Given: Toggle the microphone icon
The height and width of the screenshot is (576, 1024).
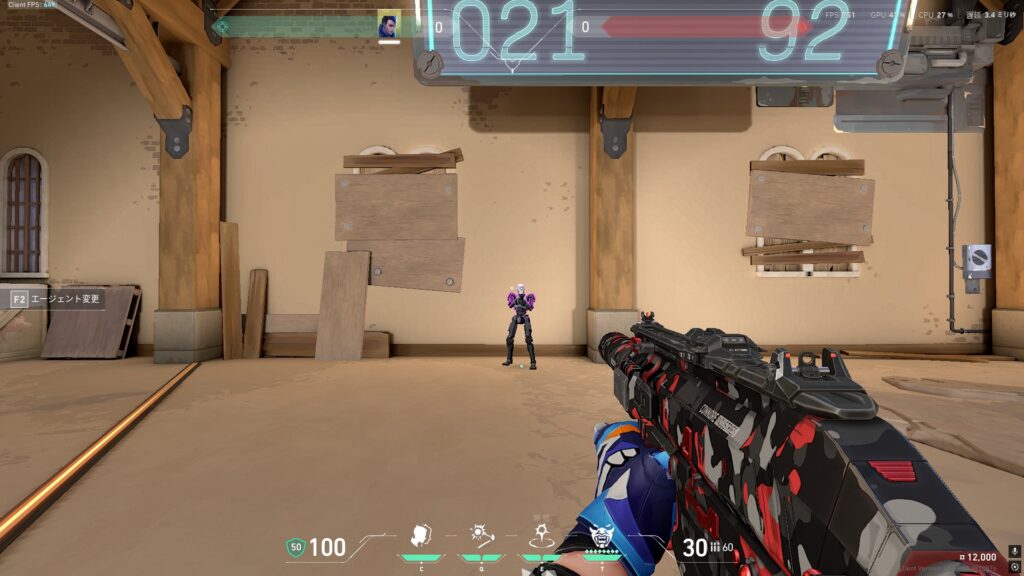Looking at the screenshot, I should click(1015, 551).
